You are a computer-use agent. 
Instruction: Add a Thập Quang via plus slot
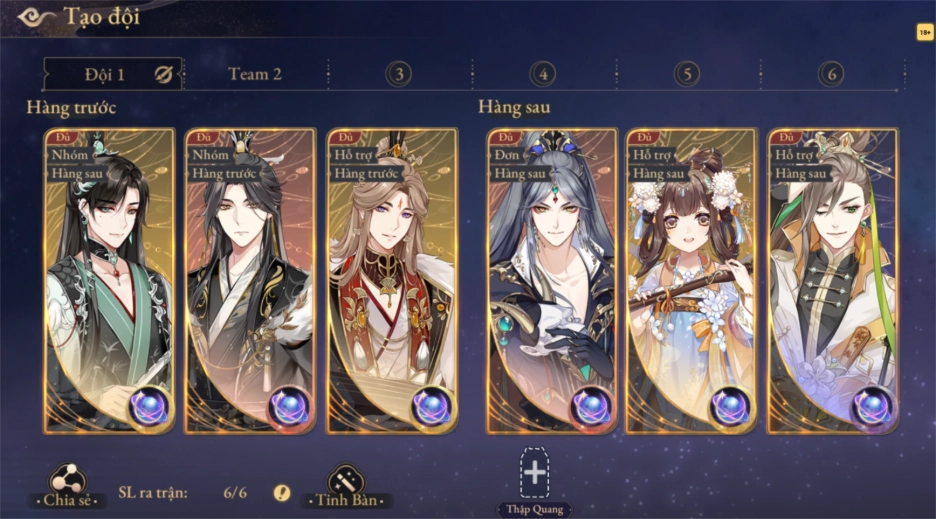point(535,472)
